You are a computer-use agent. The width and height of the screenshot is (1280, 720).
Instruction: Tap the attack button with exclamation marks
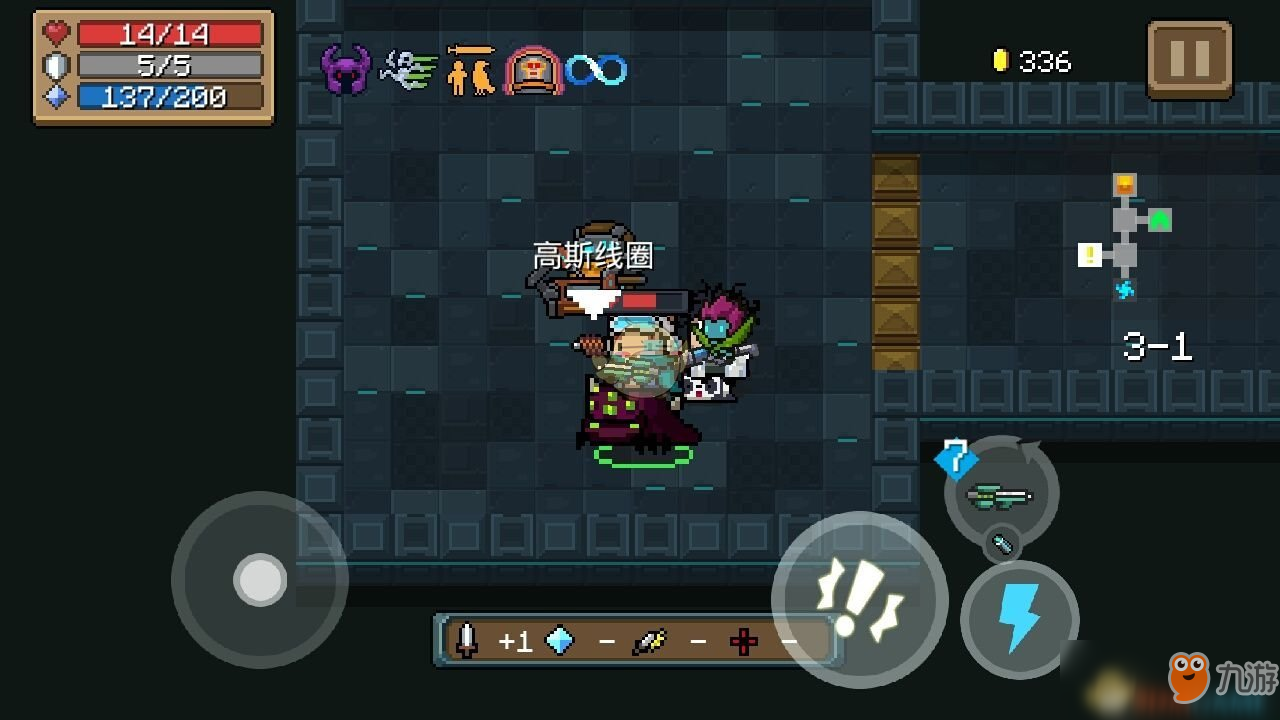tap(859, 600)
